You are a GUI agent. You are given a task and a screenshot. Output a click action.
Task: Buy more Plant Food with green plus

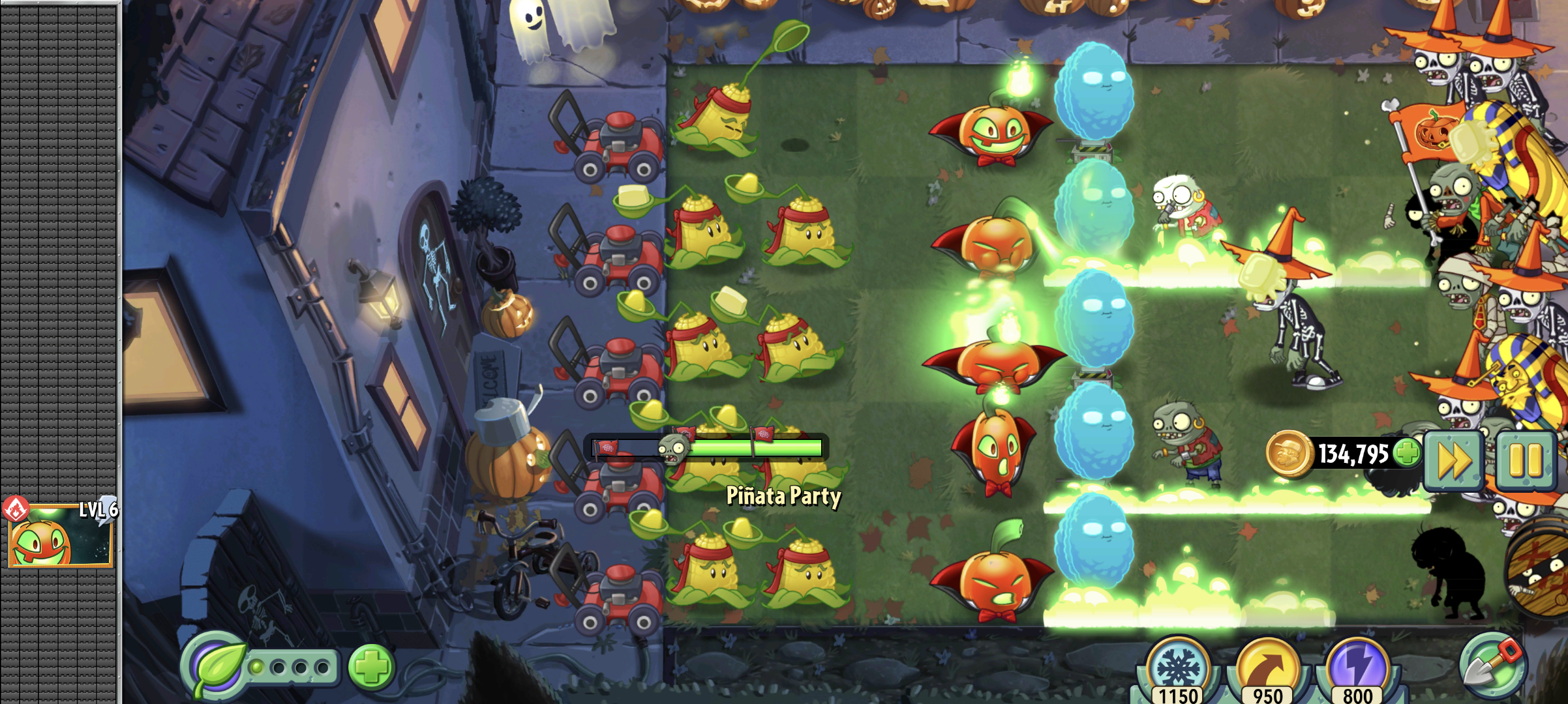[x=371, y=667]
